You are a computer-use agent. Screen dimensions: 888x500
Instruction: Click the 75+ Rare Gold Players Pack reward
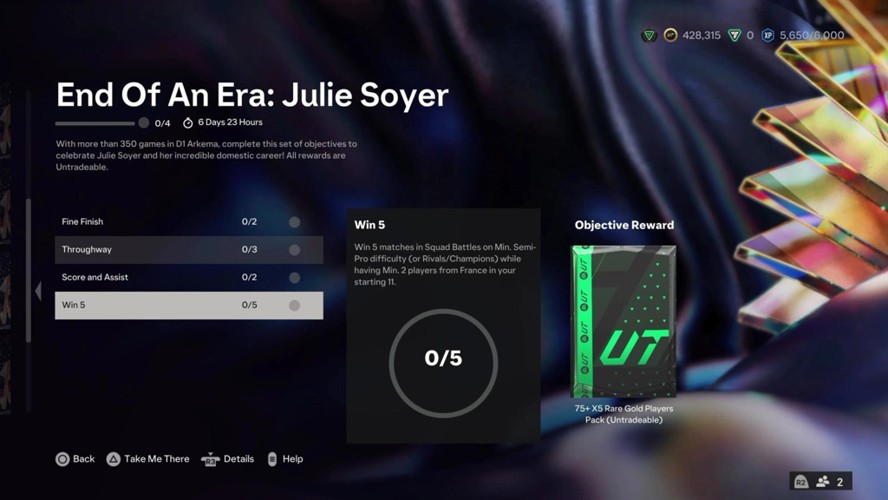624,322
